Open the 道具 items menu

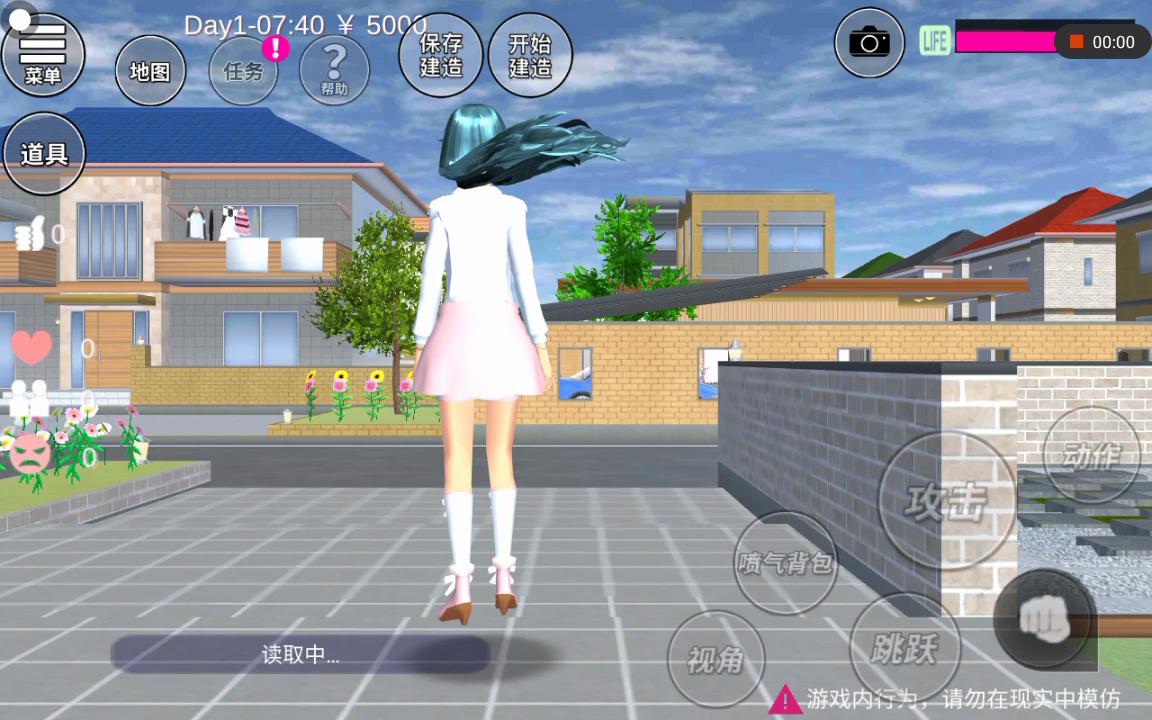[44, 154]
